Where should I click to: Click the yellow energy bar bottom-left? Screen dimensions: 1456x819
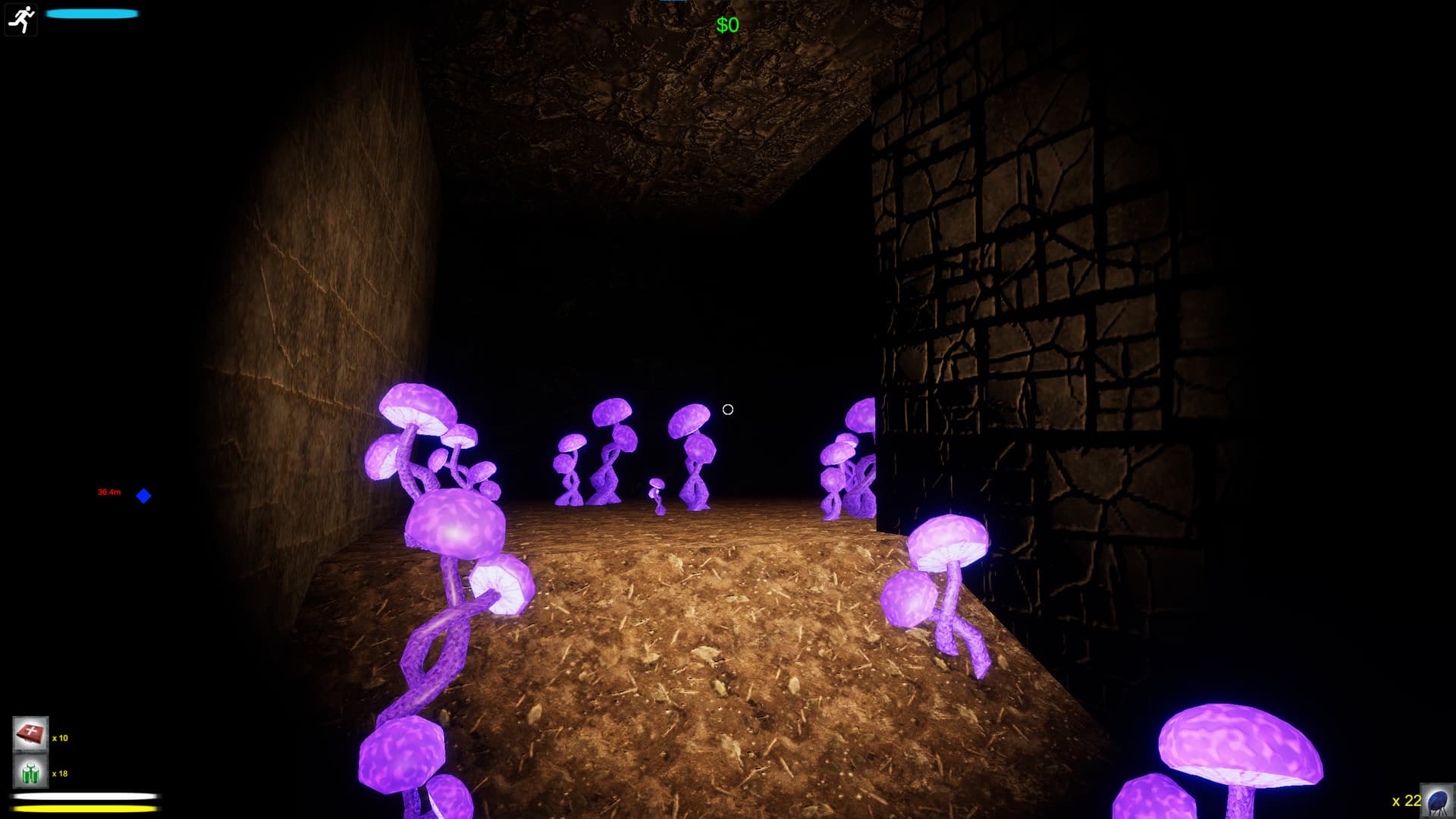point(83,810)
